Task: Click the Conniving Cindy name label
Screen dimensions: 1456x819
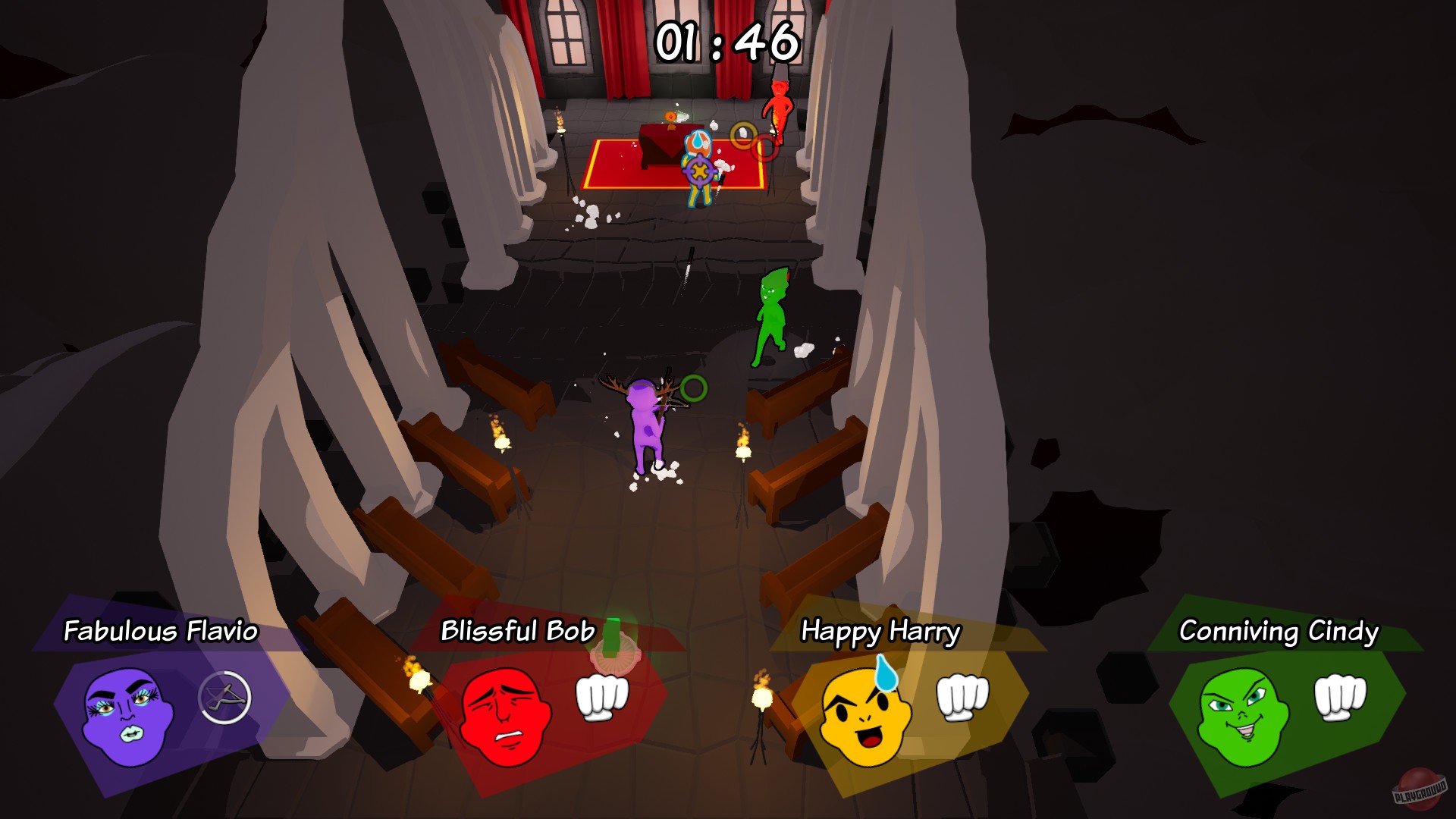Action: [x=1278, y=630]
